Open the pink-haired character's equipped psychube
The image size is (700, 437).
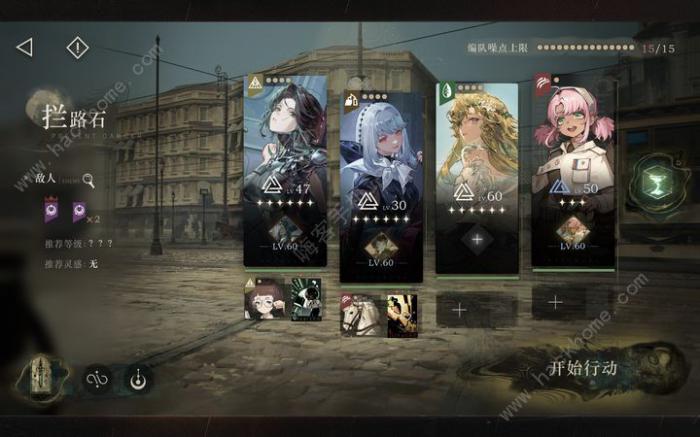(x=572, y=230)
